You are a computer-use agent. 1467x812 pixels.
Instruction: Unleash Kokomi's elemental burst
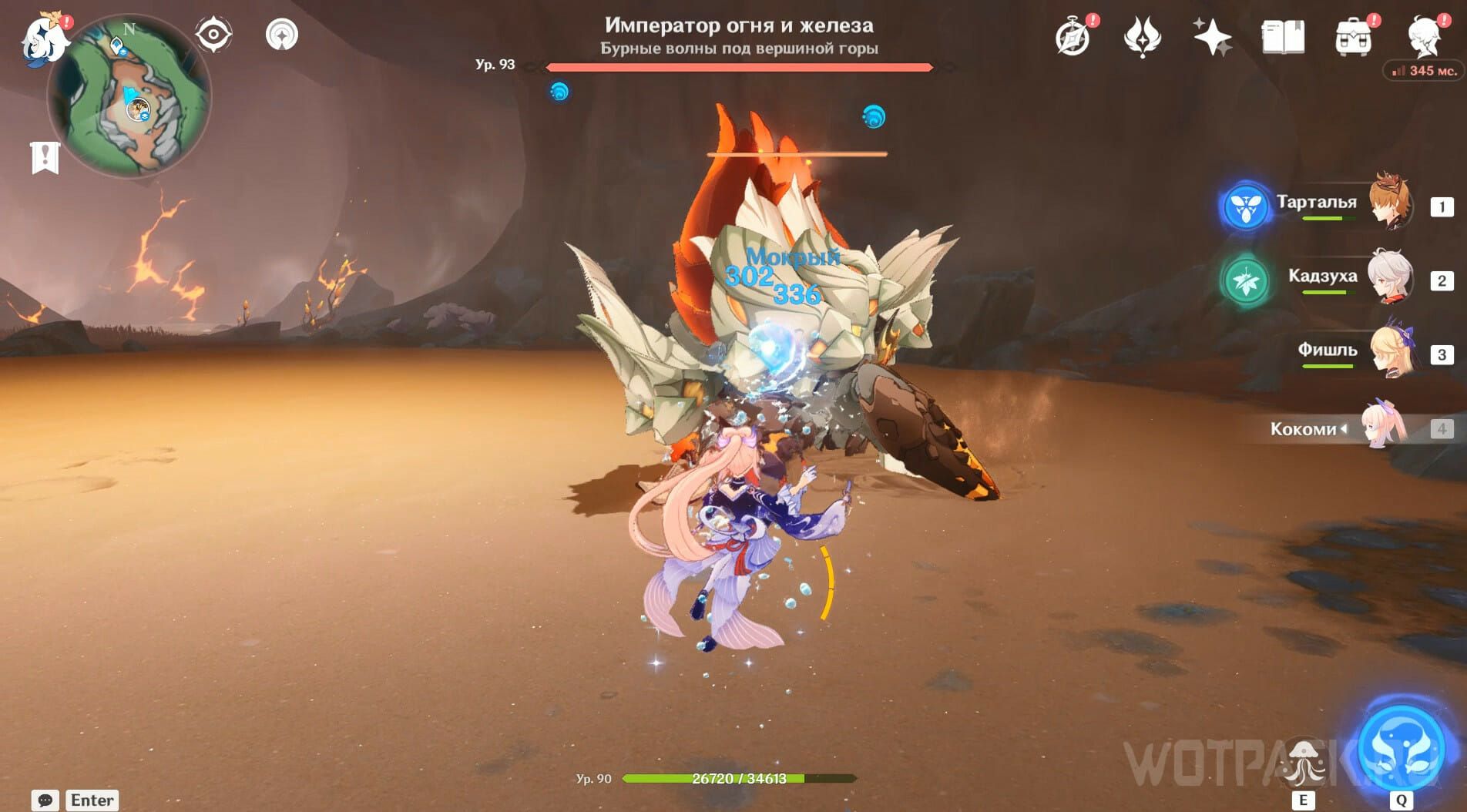pyautogui.click(x=1401, y=747)
